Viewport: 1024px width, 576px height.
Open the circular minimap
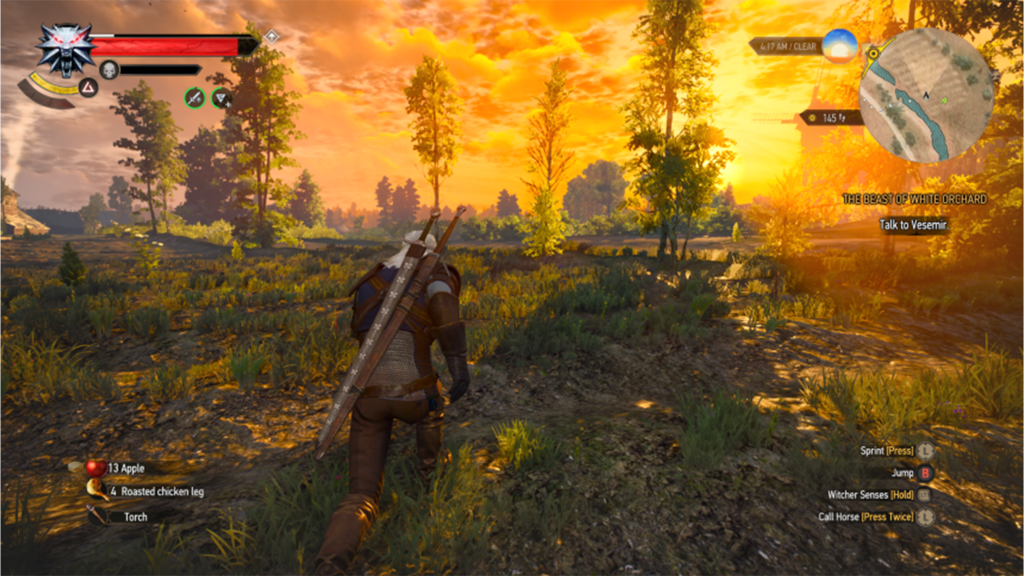(x=927, y=94)
